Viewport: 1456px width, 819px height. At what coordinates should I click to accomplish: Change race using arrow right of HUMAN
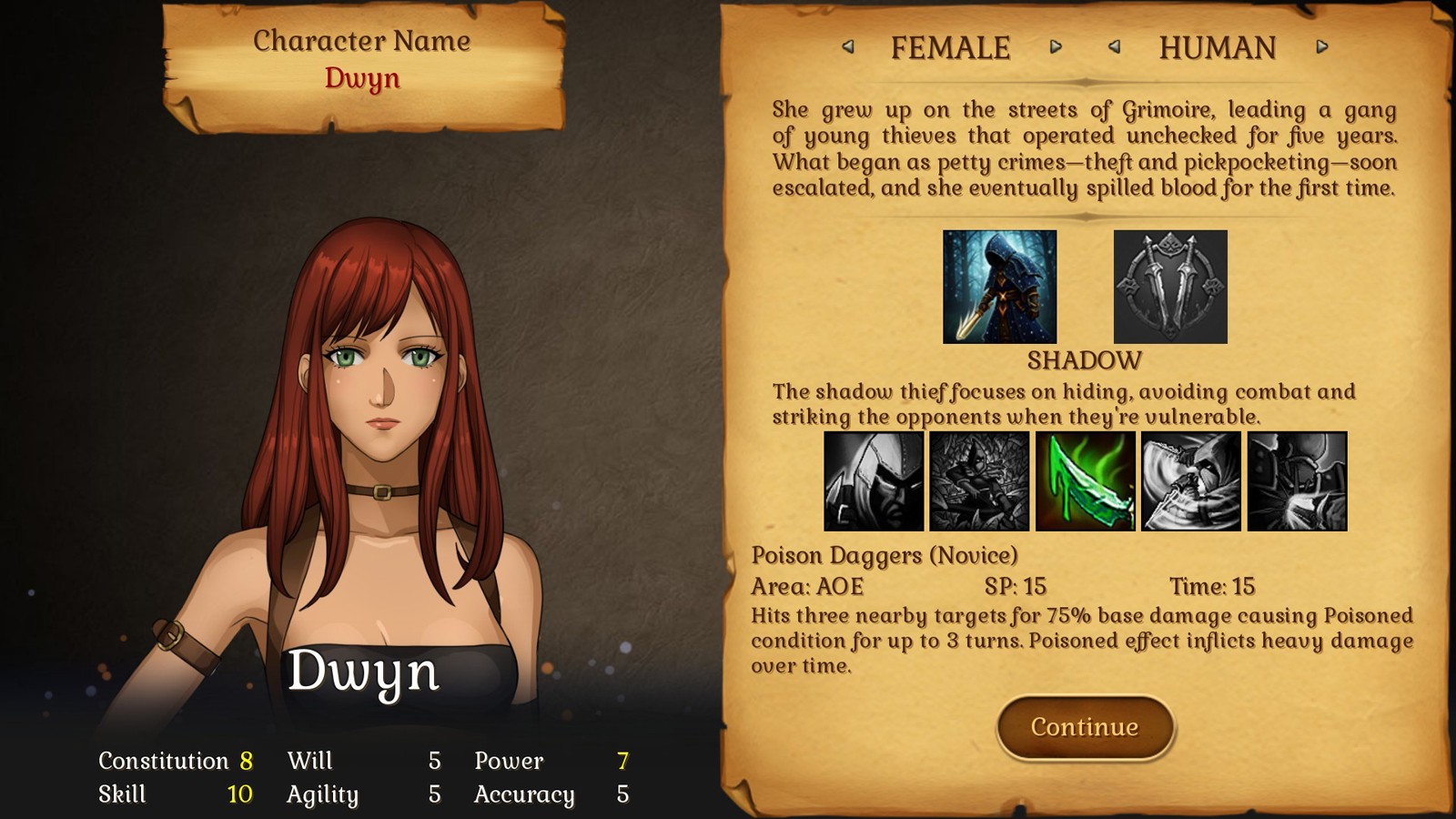tap(1323, 48)
